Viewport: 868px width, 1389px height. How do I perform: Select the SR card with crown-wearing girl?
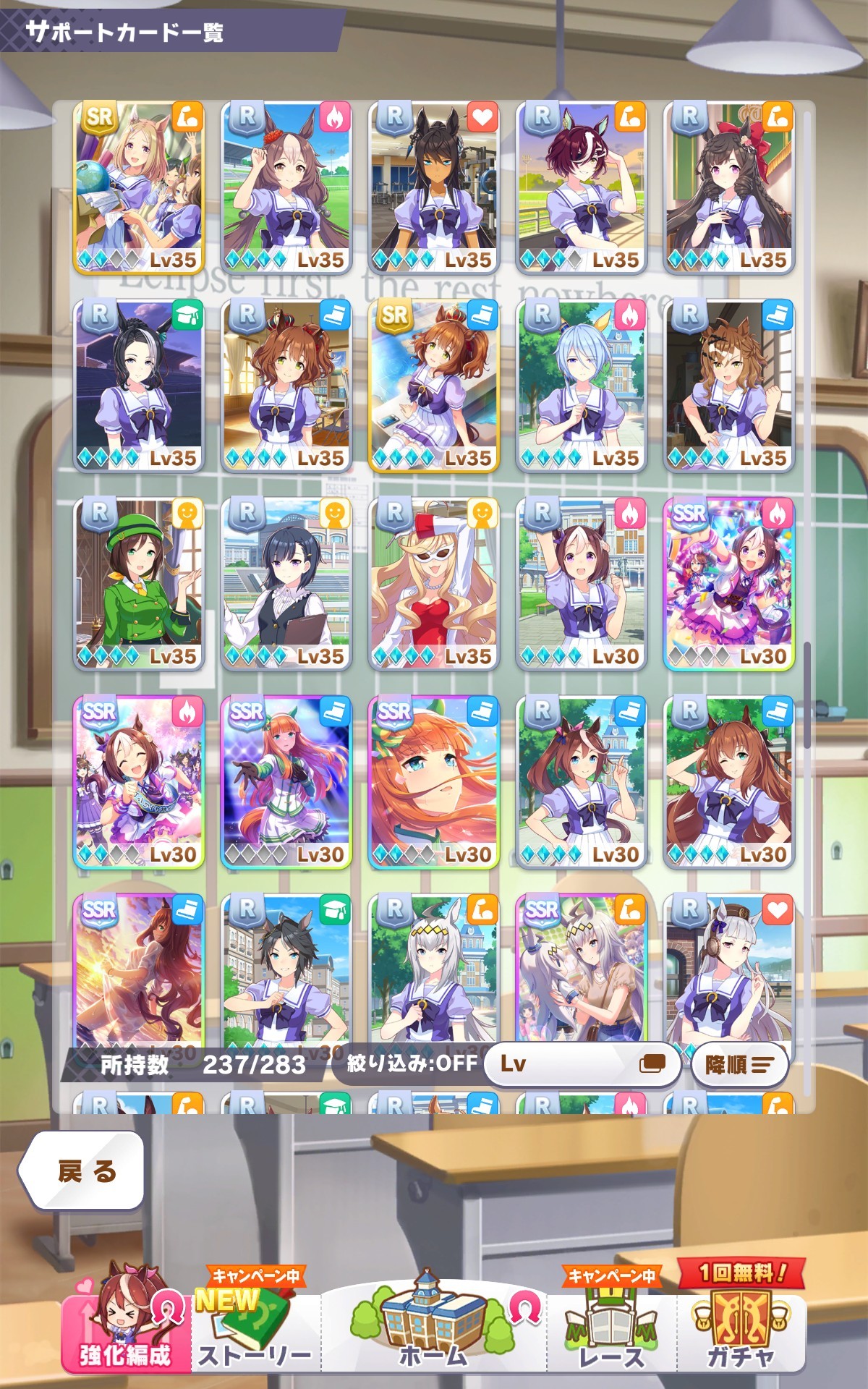point(433,385)
